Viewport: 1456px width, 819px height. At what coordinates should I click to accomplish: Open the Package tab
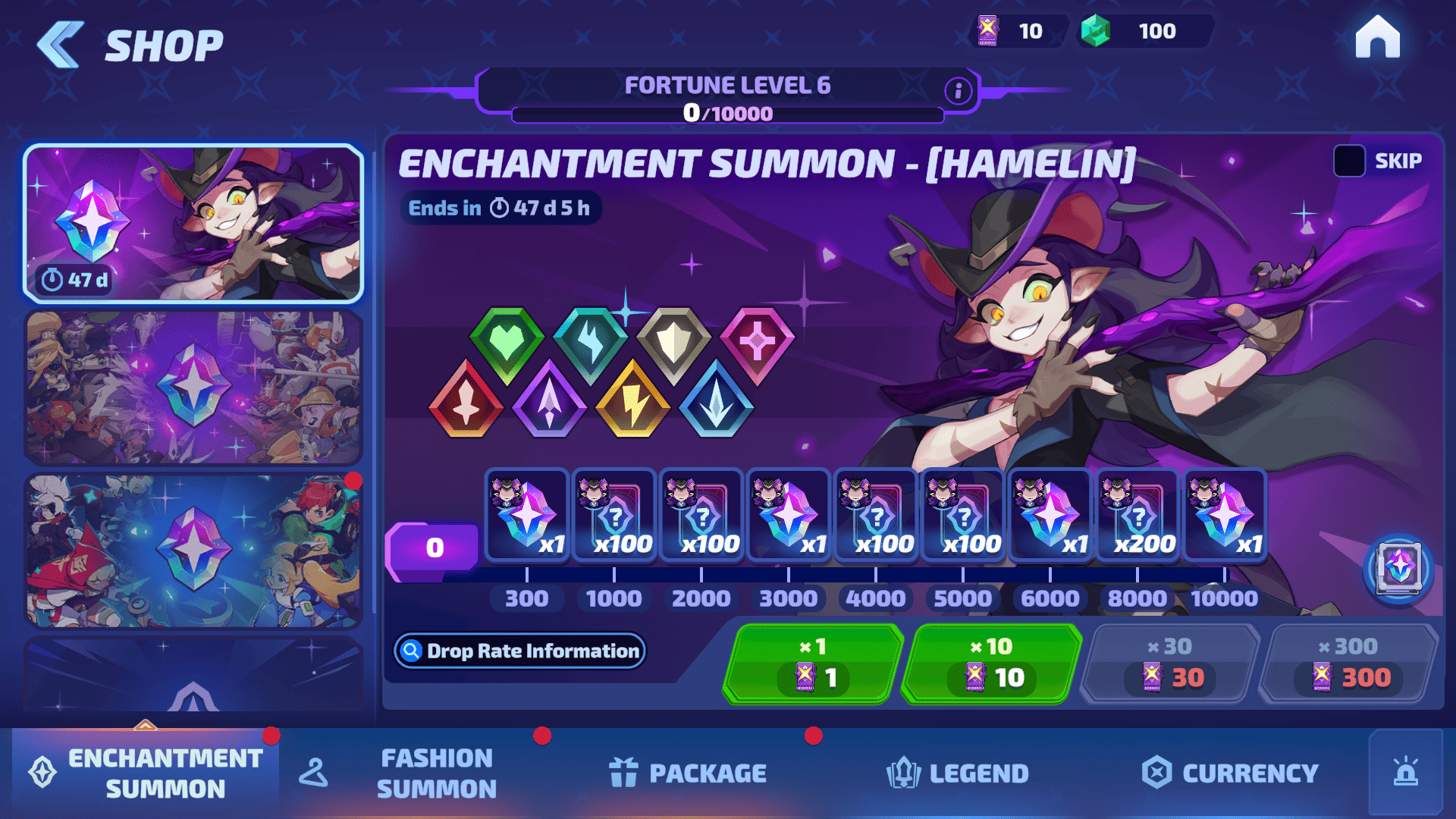(x=688, y=773)
